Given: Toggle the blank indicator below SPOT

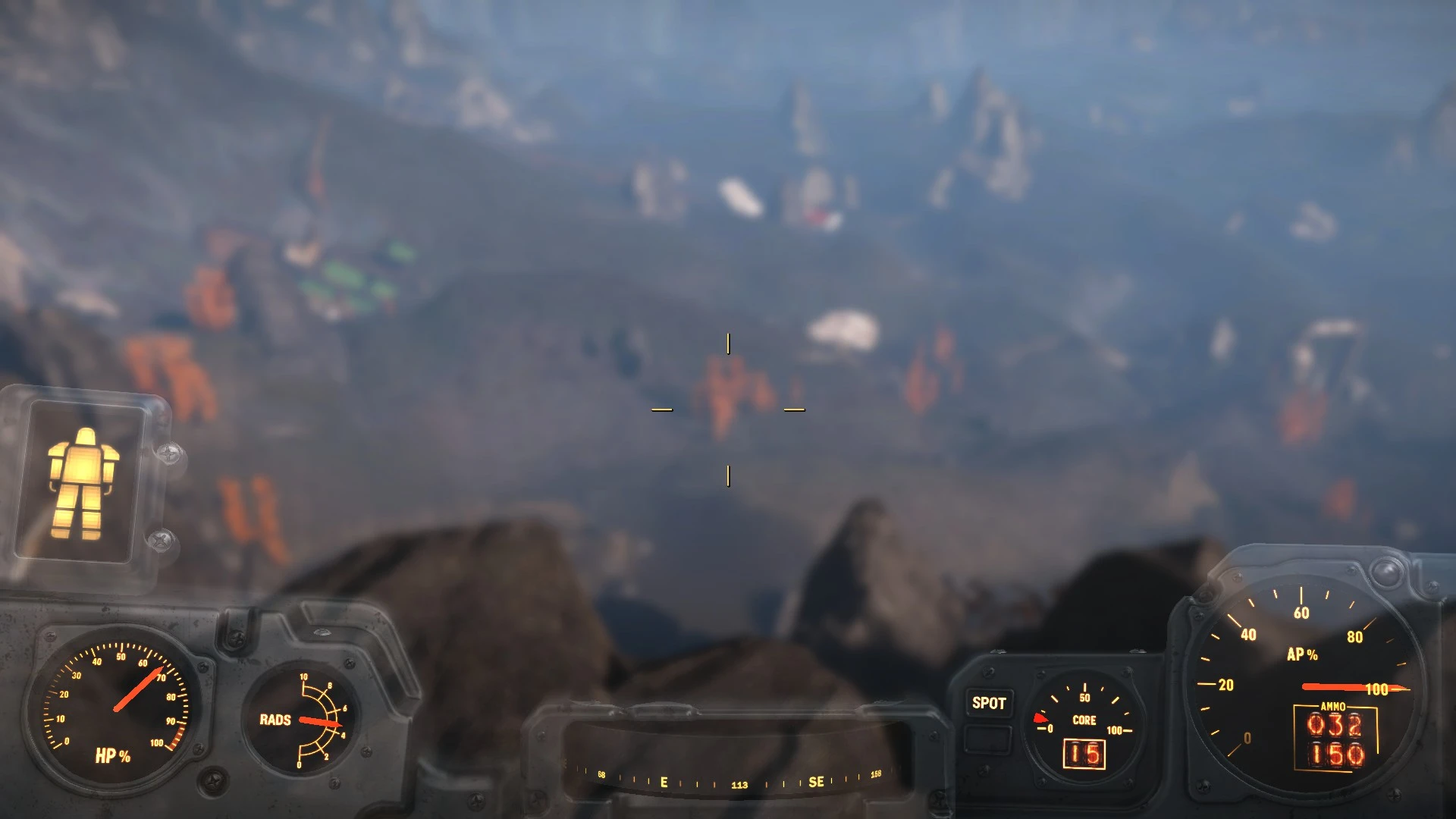Looking at the screenshot, I should click(x=988, y=737).
